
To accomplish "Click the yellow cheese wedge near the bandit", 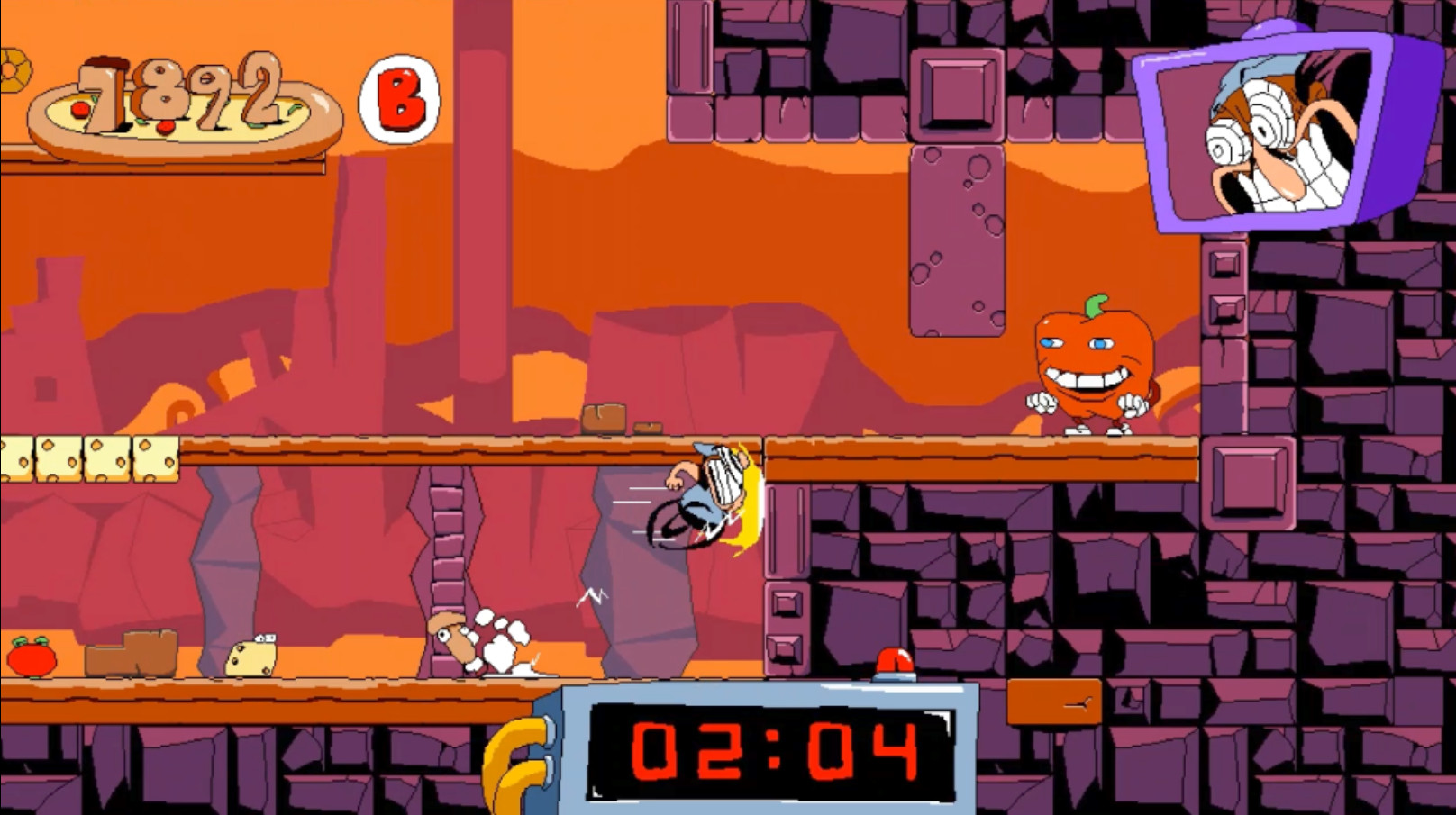I will pyautogui.click(x=250, y=657).
